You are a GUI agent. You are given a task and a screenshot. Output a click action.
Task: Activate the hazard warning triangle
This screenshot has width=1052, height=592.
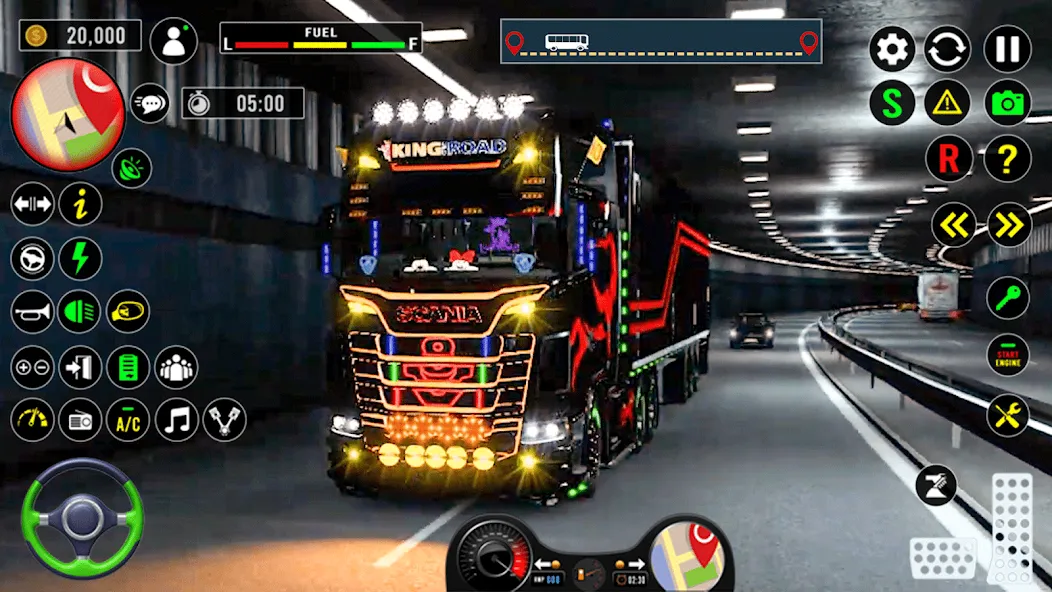[946, 102]
